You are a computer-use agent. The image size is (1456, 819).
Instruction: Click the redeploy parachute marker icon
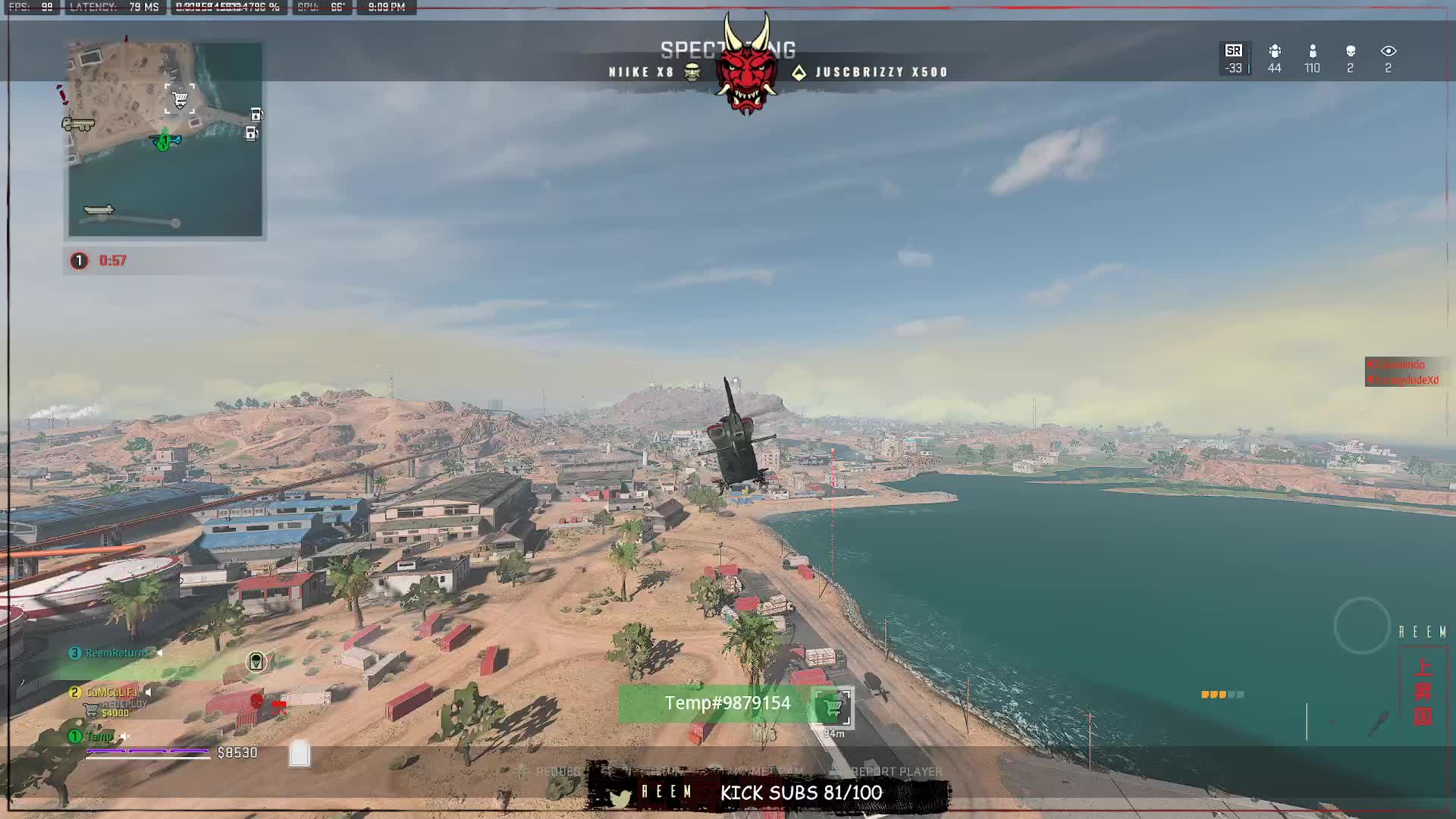(x=256, y=662)
